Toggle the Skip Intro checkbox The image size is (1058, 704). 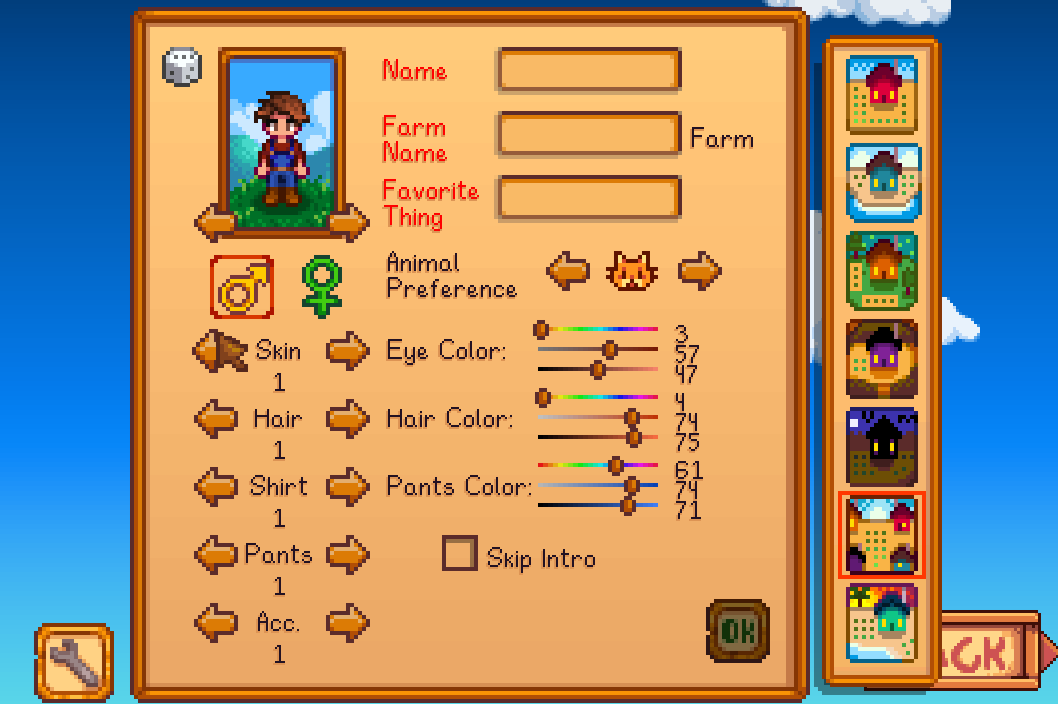(x=460, y=554)
